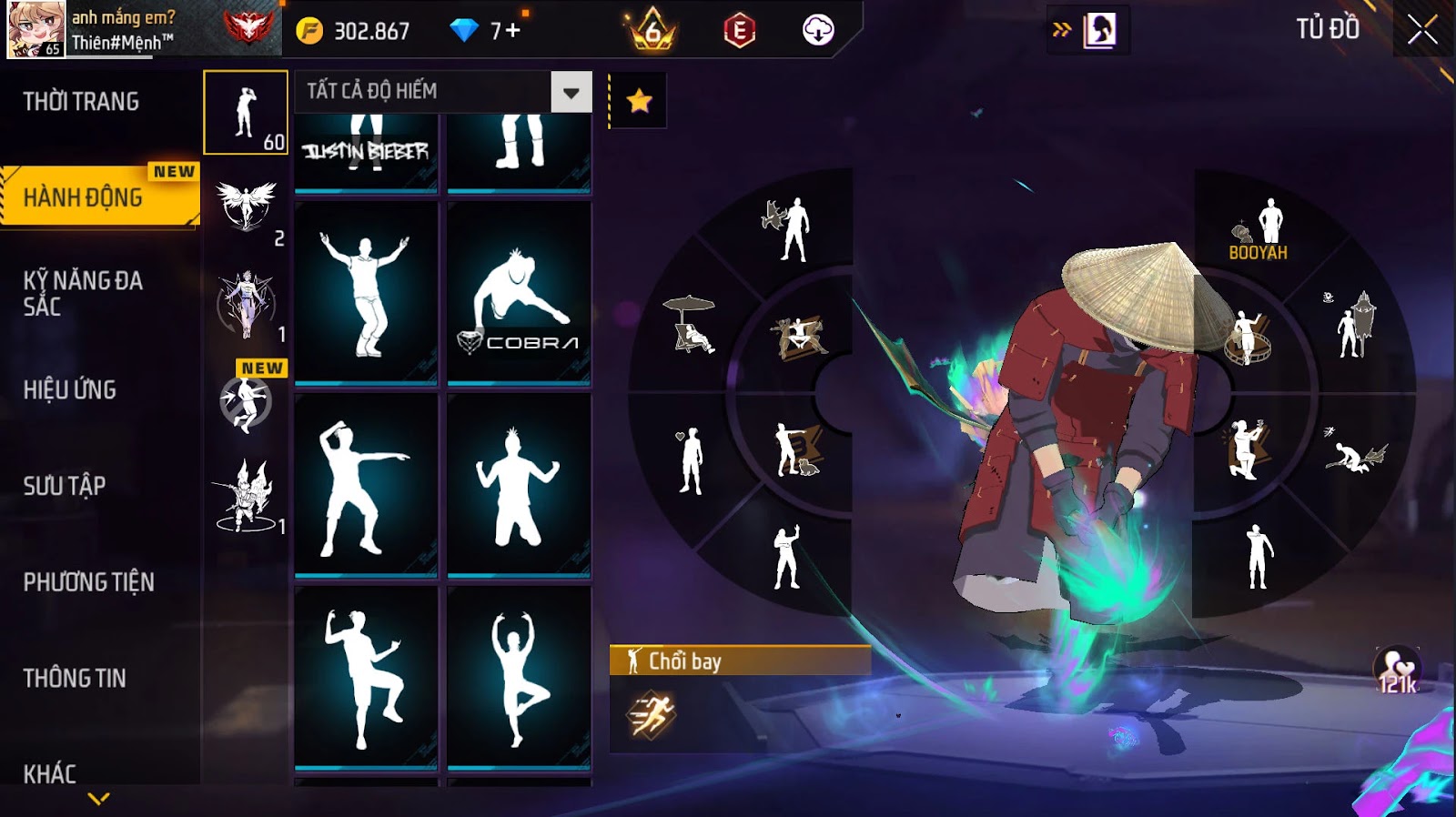The width and height of the screenshot is (1456, 817).
Task: Switch to Kỹ Năng Đa Sắc
Action: (x=83, y=293)
